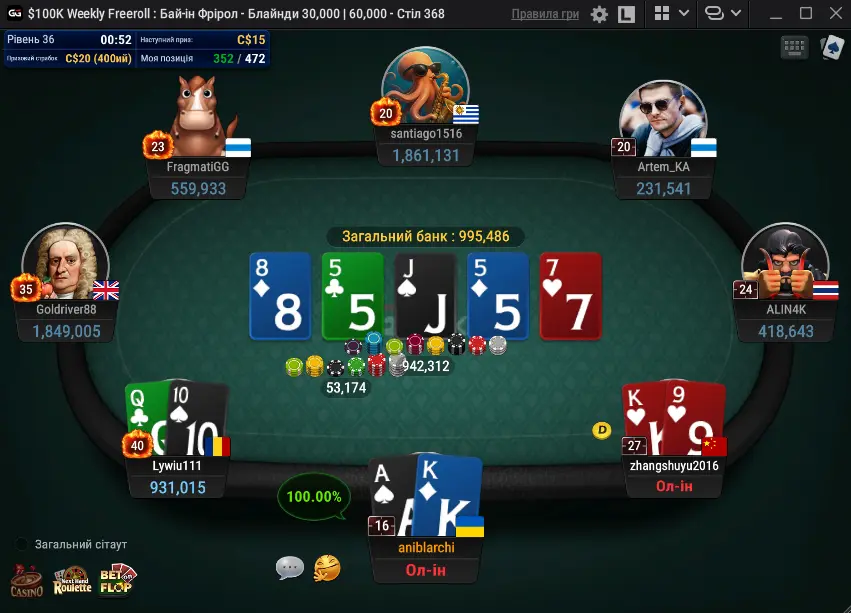Open the "Правила гри" rules link

545,14
